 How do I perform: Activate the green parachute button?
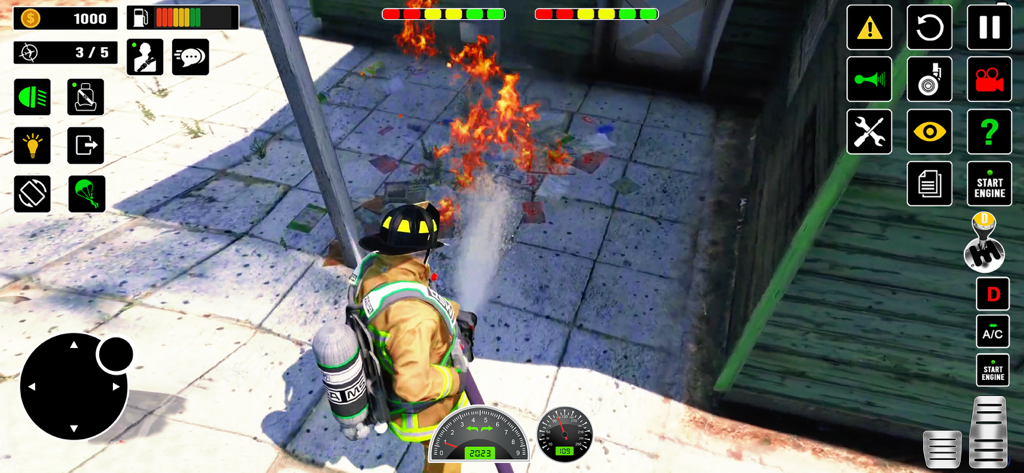pos(86,193)
